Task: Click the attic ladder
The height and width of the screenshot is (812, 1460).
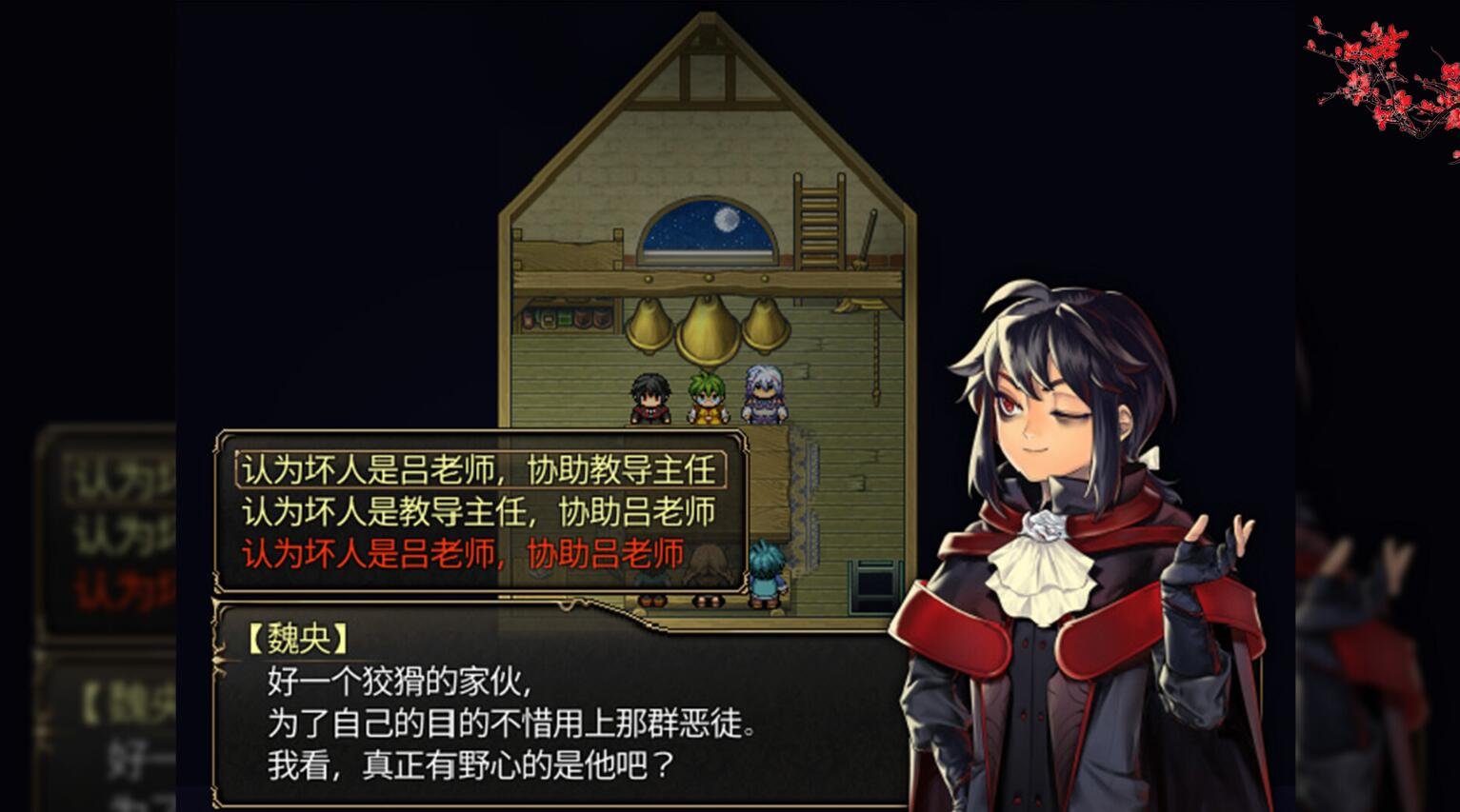Action: (817, 224)
